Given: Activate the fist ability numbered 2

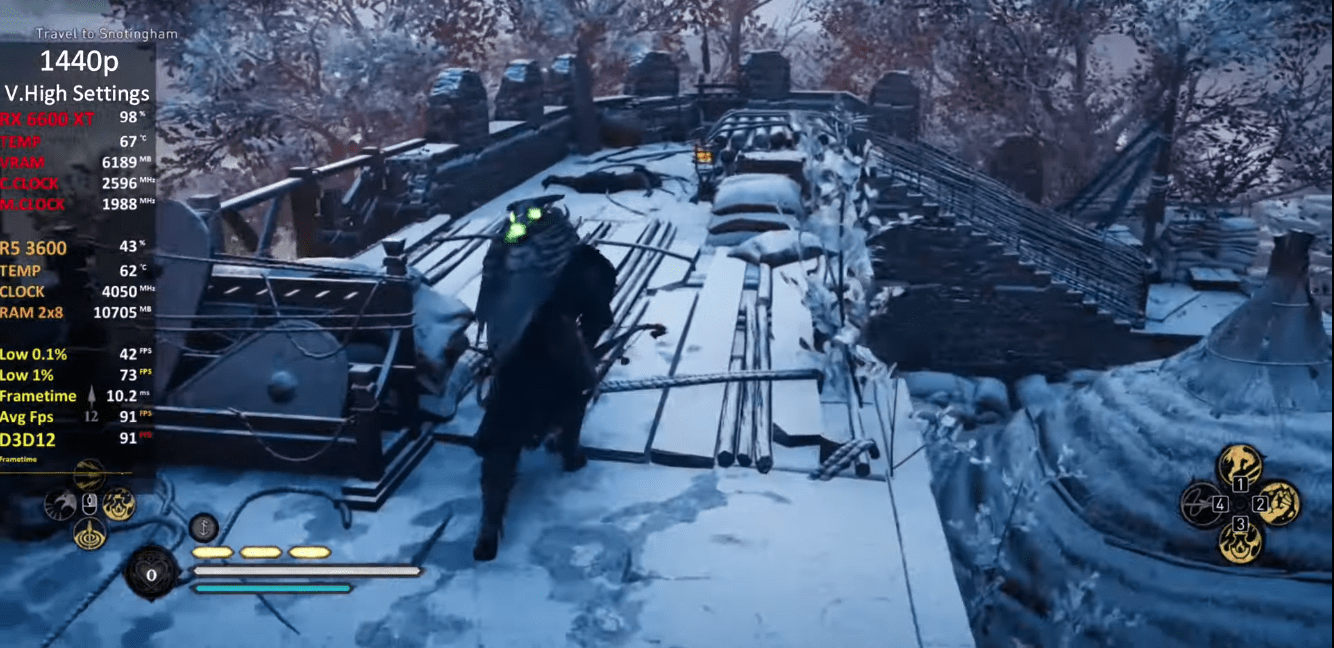Looking at the screenshot, I should pos(1279,503).
